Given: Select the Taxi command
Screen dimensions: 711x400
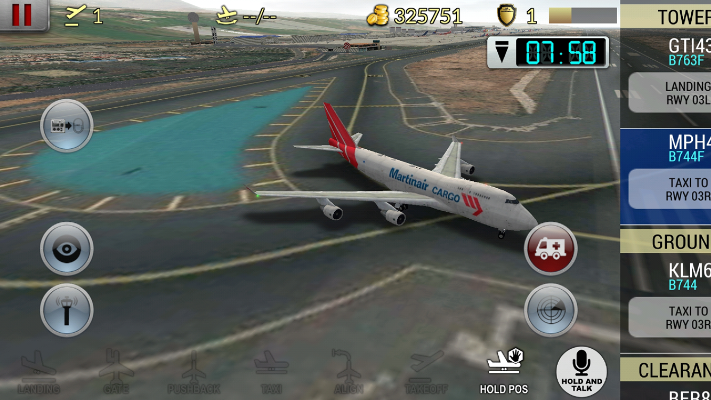Looking at the screenshot, I should [x=271, y=372].
